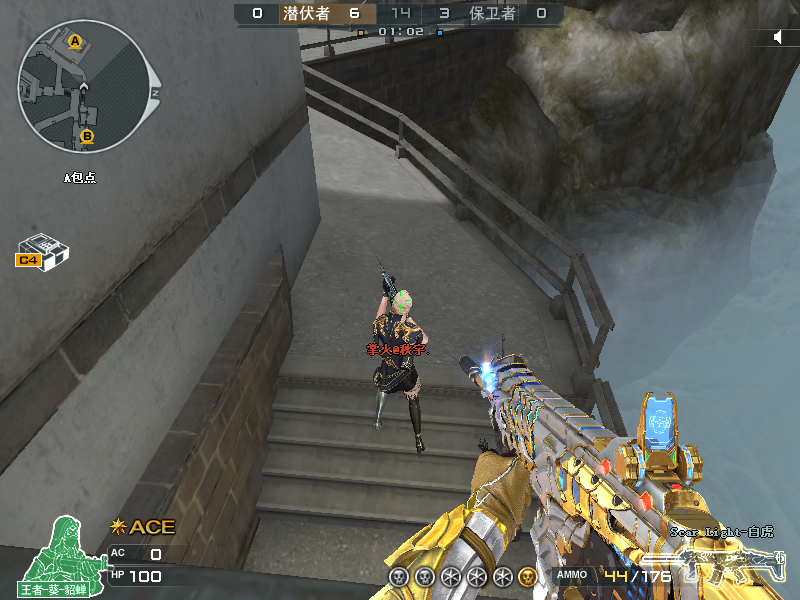Select bomb site B marker on minimap

point(87,136)
